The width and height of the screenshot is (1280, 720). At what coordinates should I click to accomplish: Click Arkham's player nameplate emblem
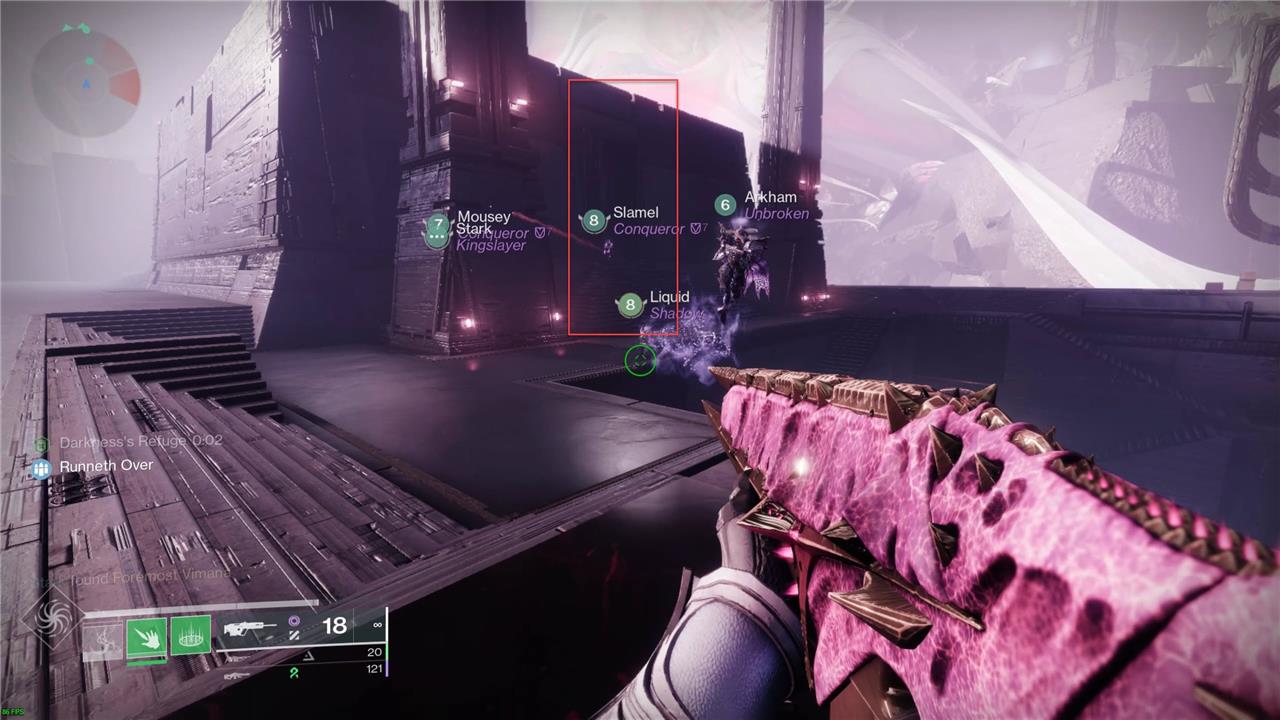[x=726, y=205]
